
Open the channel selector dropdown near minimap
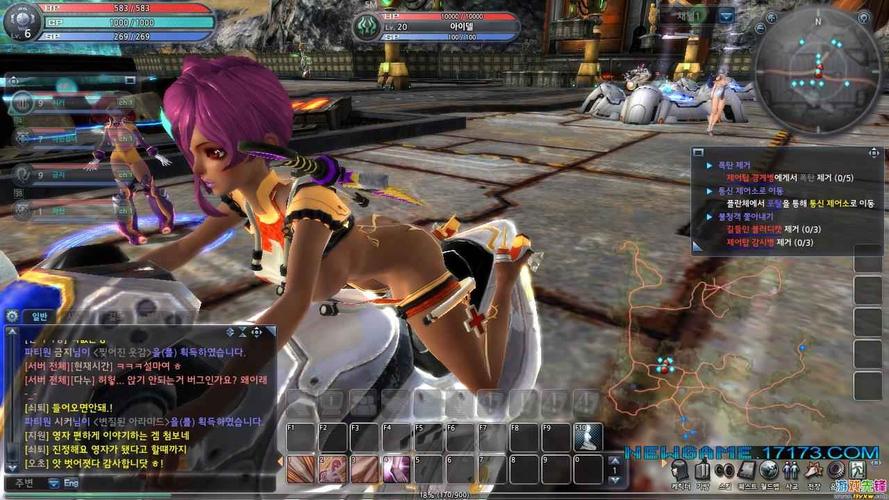pos(726,16)
